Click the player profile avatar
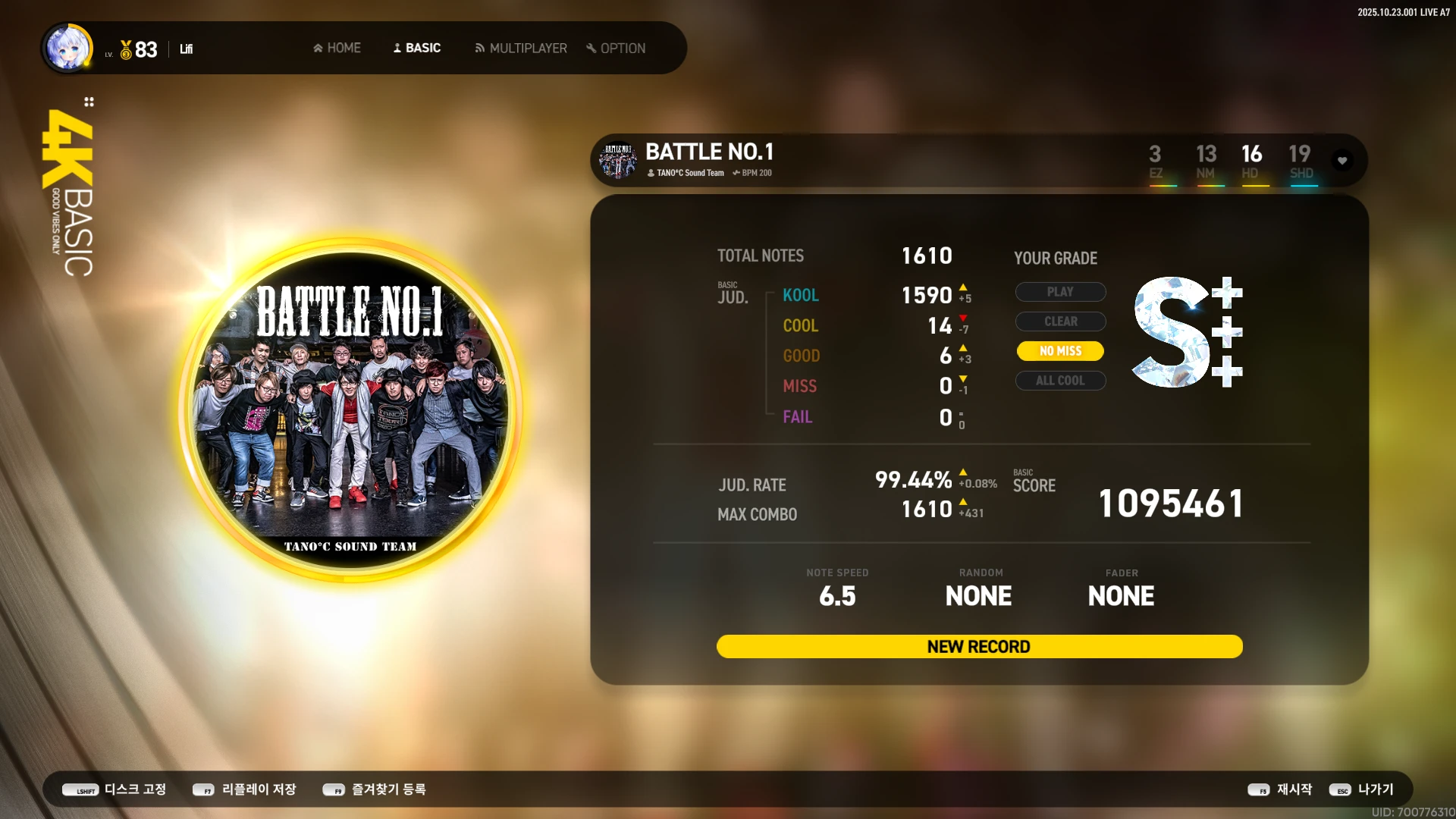The width and height of the screenshot is (1456, 819). pyautogui.click(x=68, y=48)
